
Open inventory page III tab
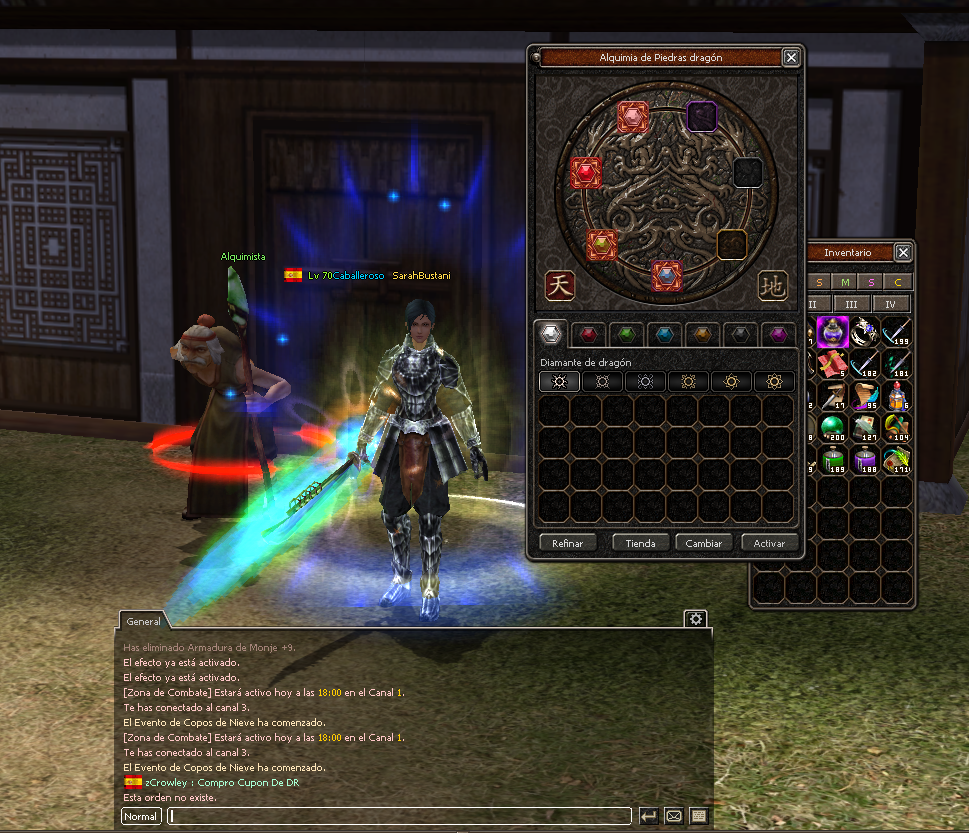tap(851, 304)
